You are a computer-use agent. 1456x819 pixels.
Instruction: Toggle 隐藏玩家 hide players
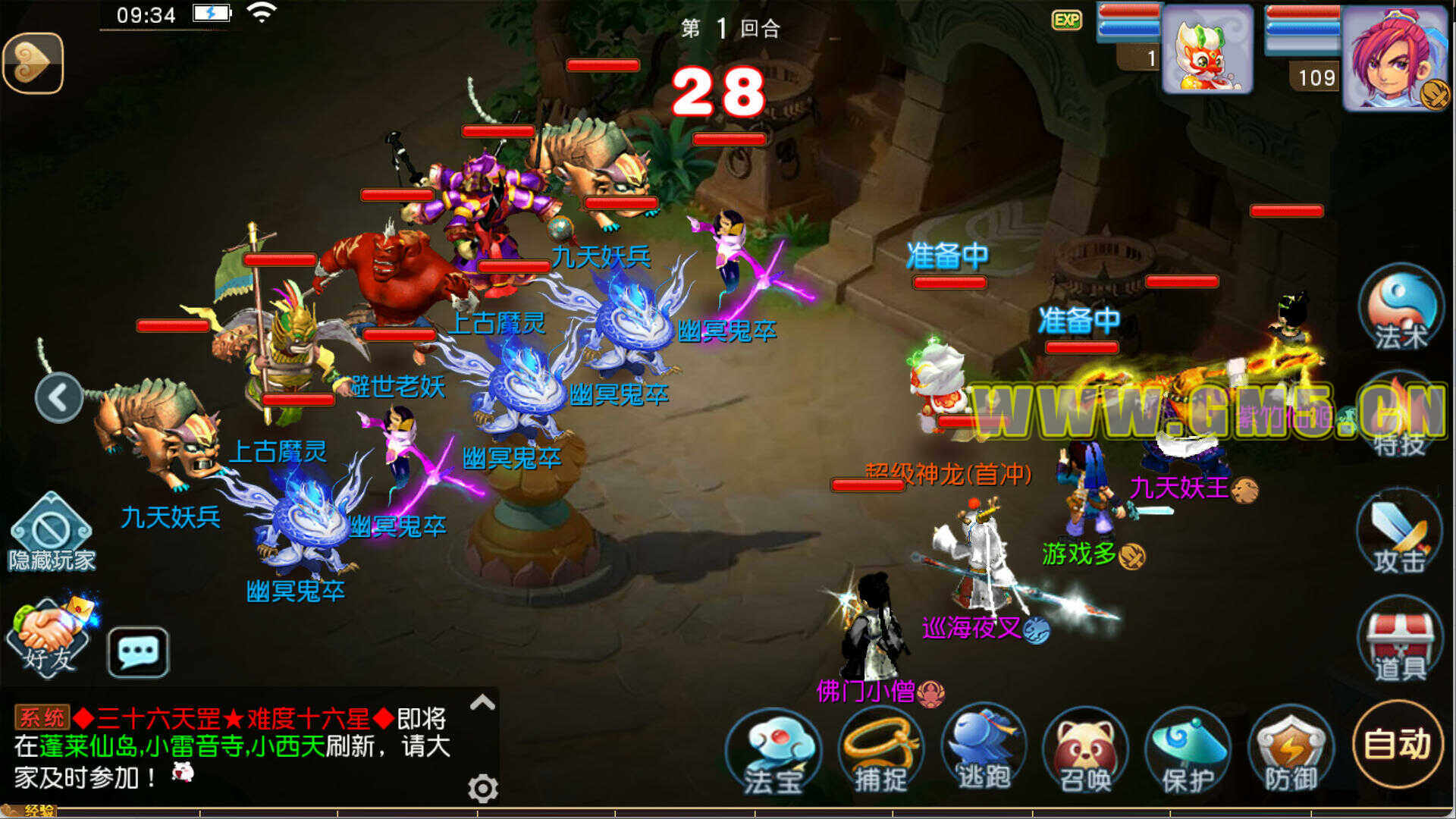click(x=52, y=532)
